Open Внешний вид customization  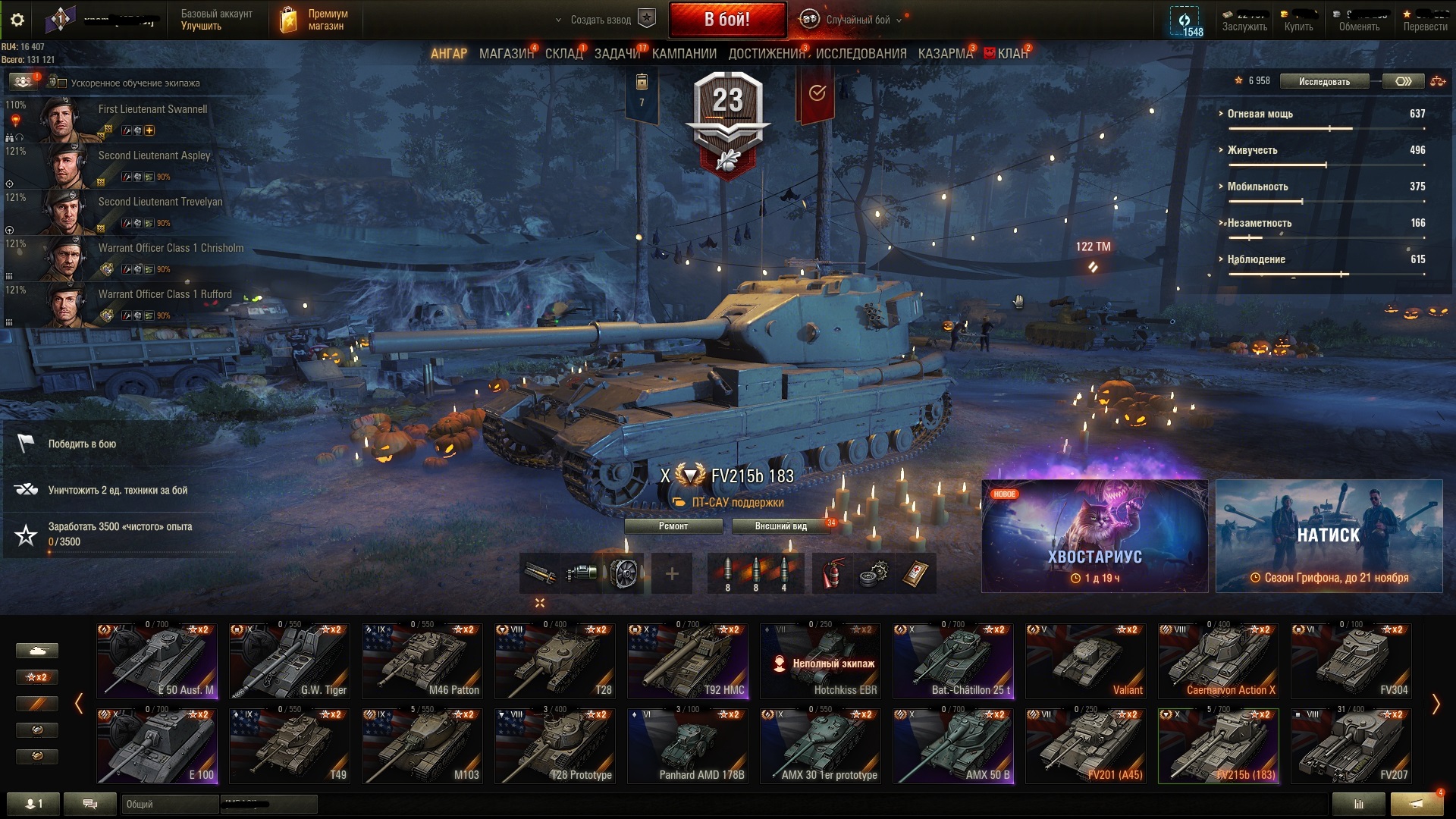pyautogui.click(x=780, y=526)
